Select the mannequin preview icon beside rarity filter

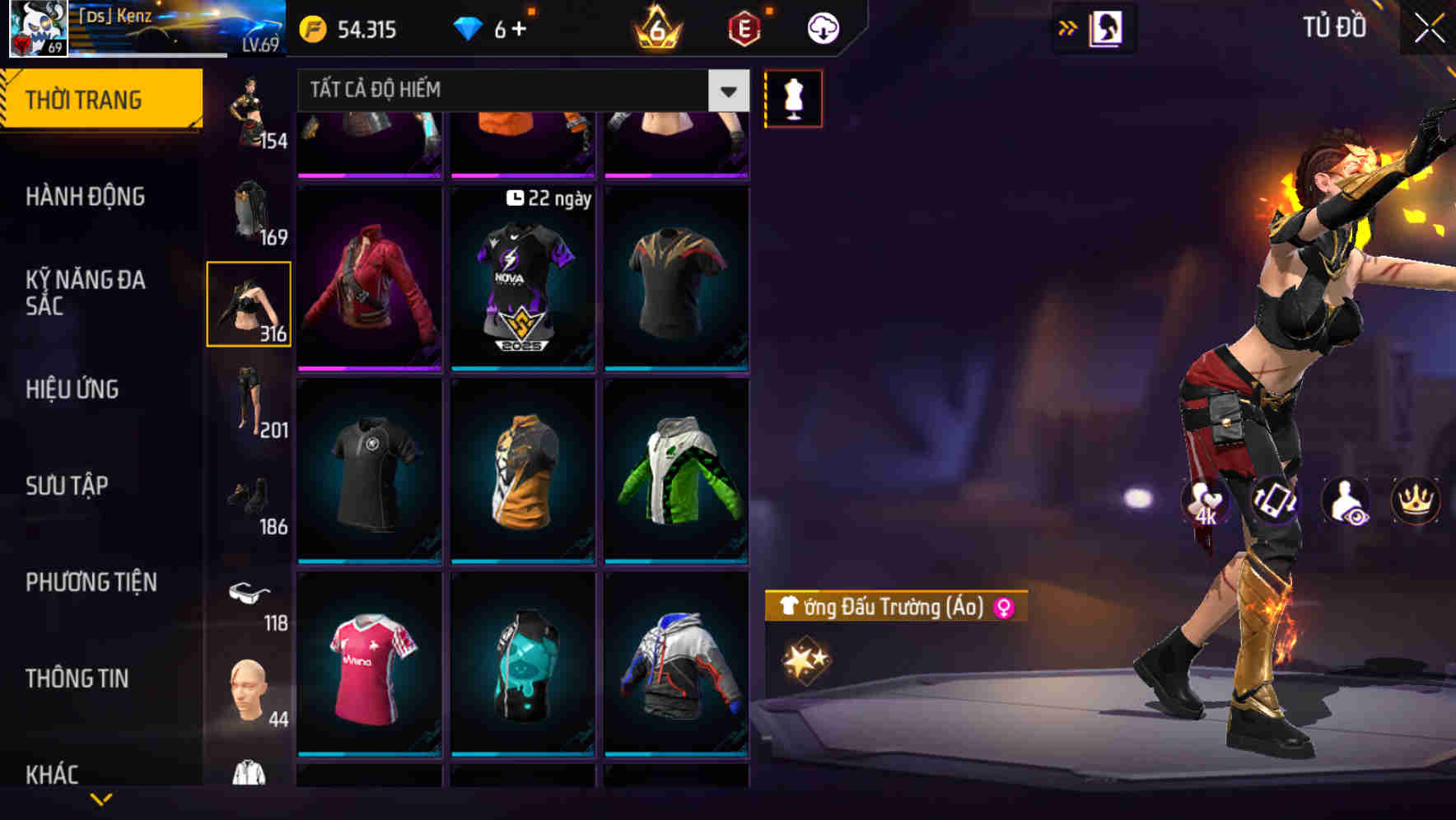coord(793,98)
